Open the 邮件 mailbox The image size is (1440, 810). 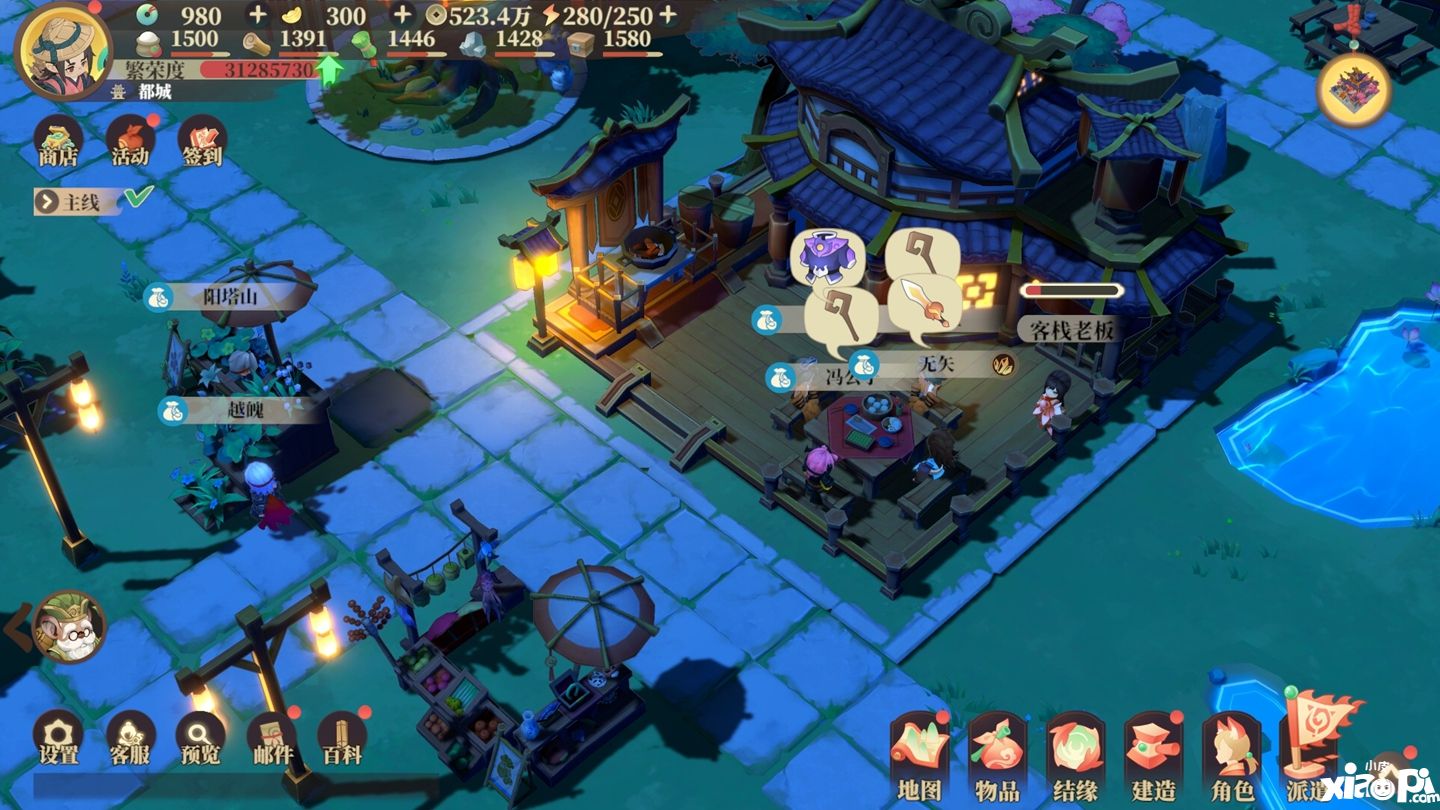pos(271,738)
